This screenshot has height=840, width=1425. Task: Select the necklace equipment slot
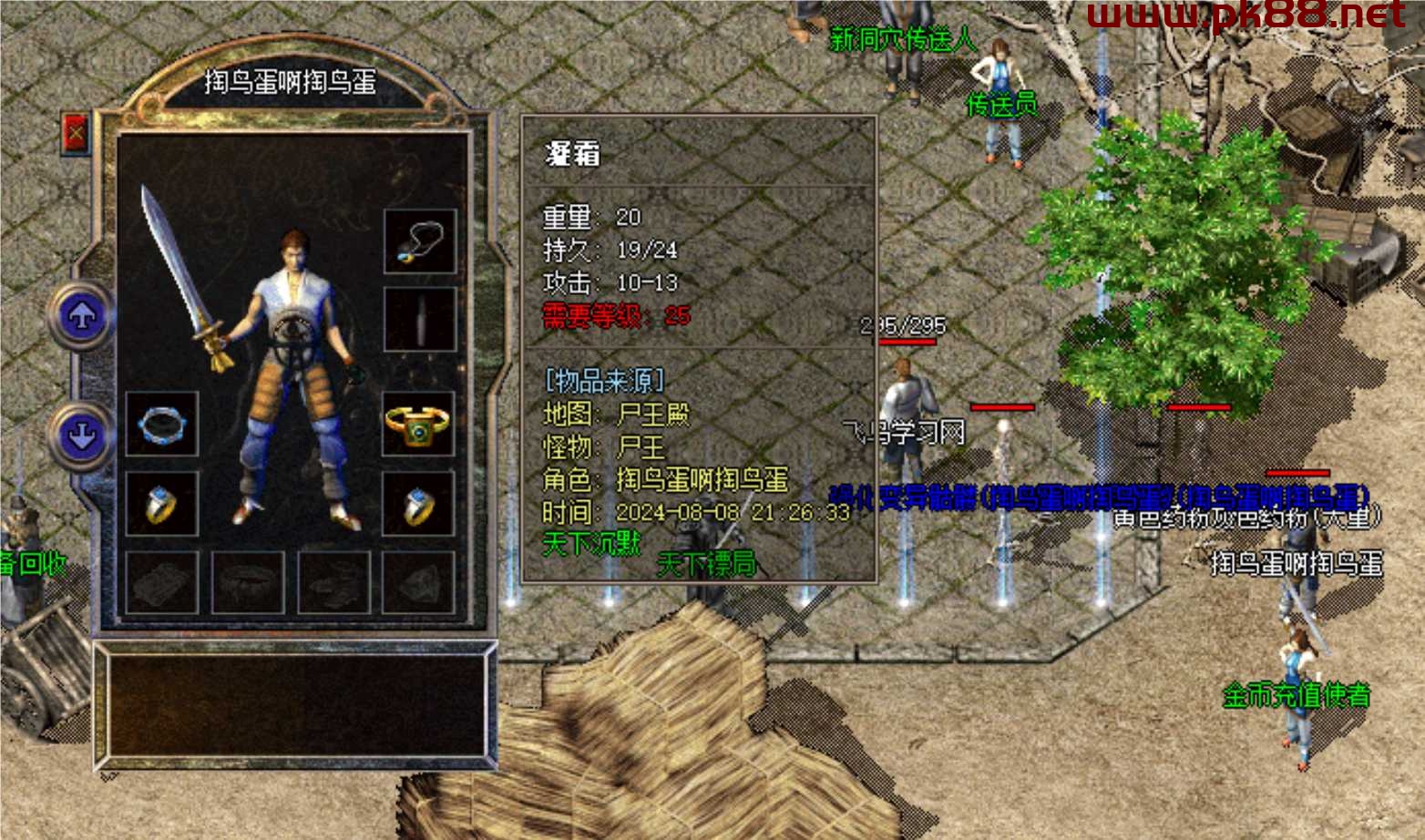click(x=419, y=241)
